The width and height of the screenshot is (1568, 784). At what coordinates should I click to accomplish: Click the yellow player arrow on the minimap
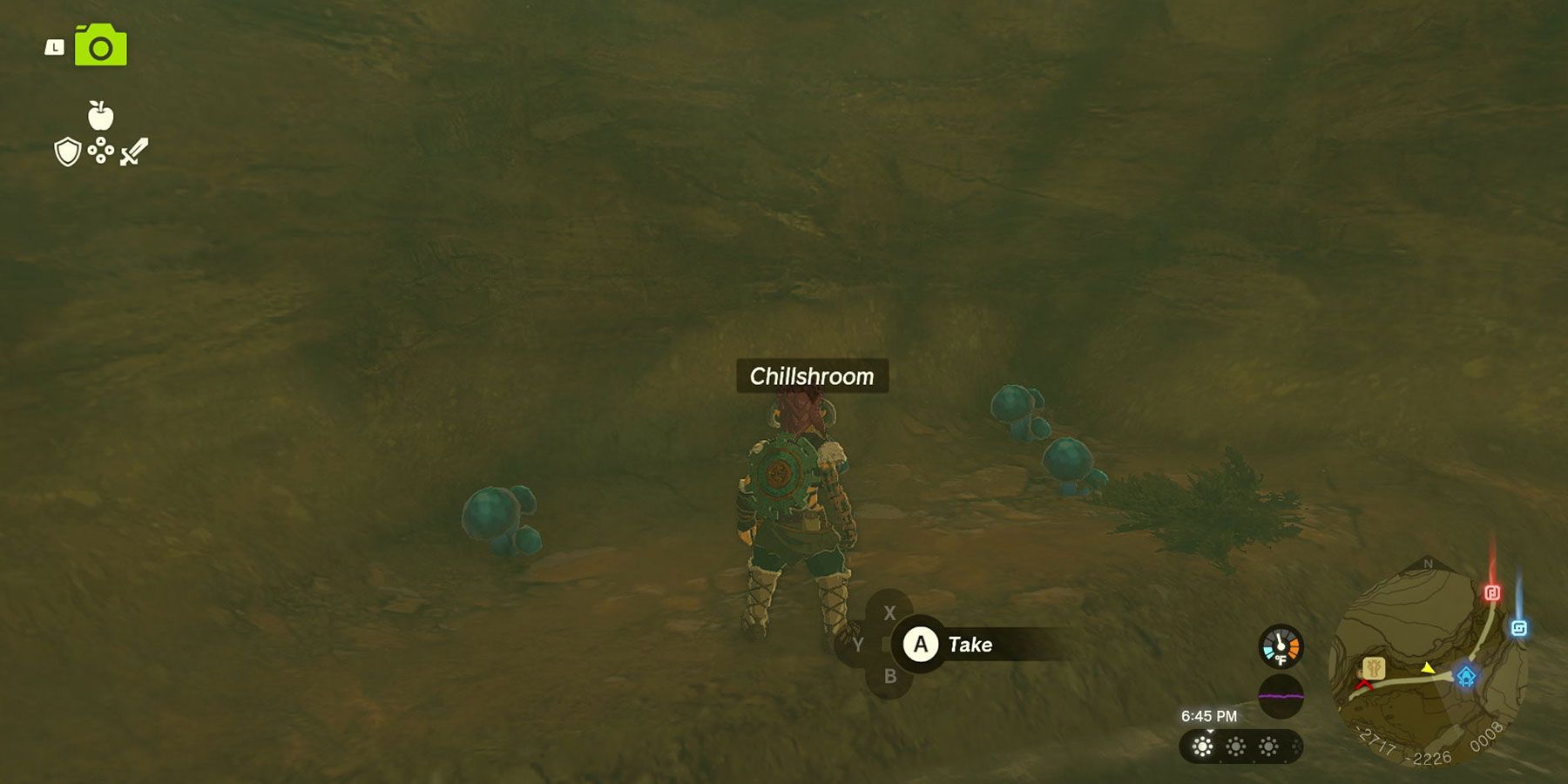point(1428,669)
